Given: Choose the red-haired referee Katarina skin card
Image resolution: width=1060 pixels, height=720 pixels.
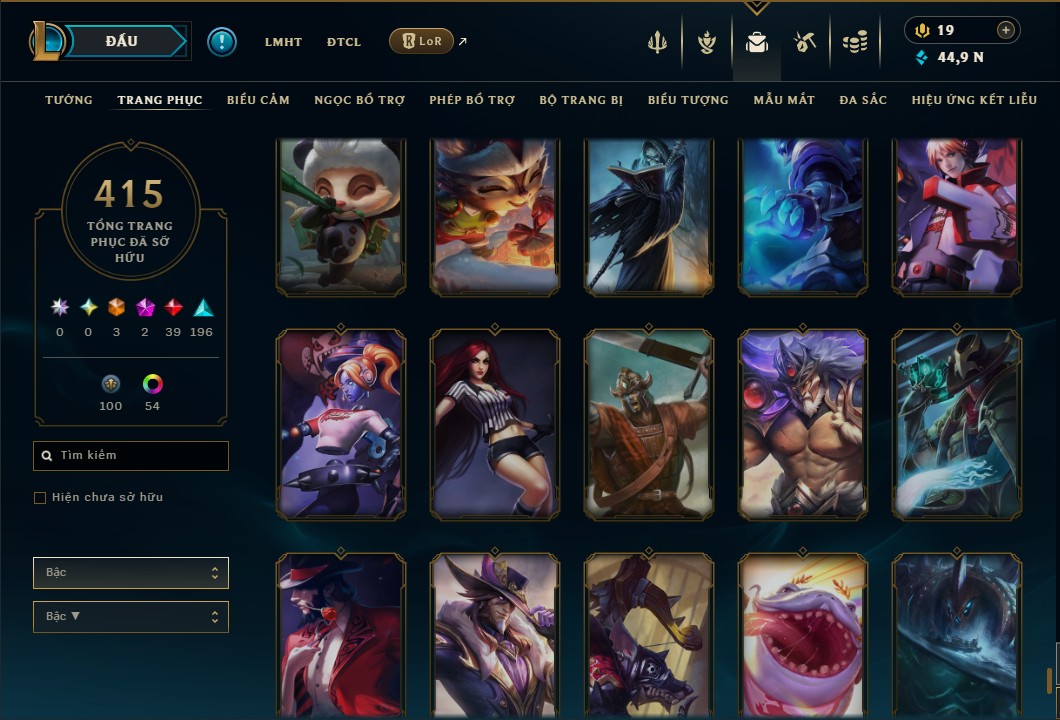Looking at the screenshot, I should pos(495,425).
